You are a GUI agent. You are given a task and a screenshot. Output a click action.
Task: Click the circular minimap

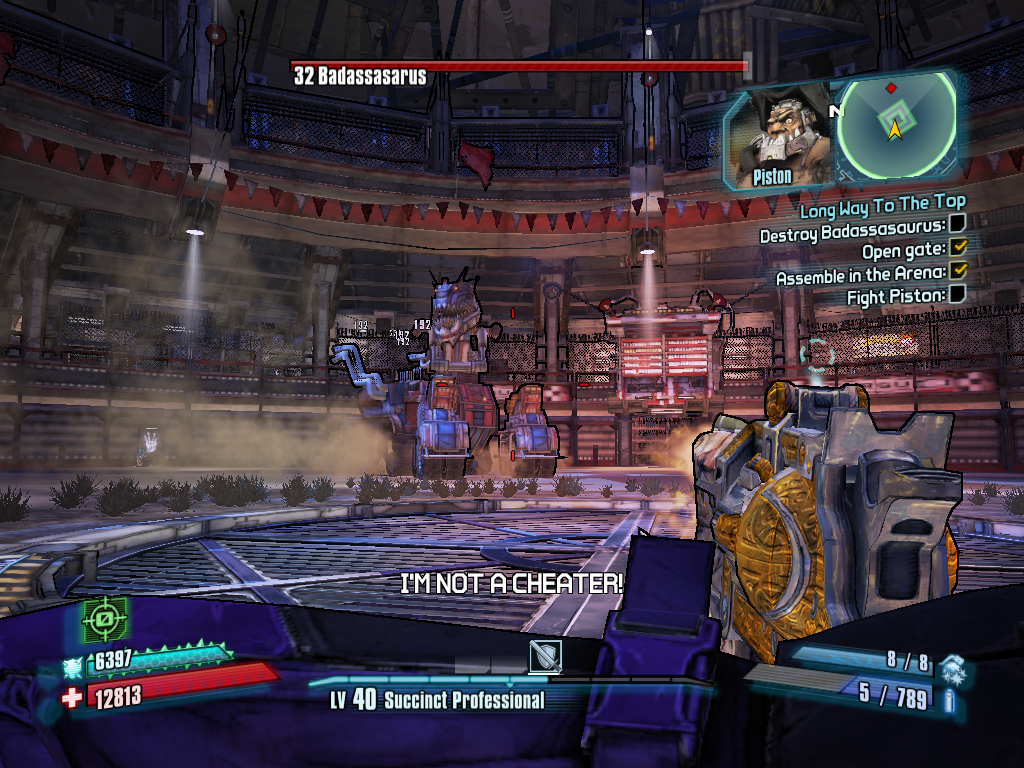tap(894, 125)
